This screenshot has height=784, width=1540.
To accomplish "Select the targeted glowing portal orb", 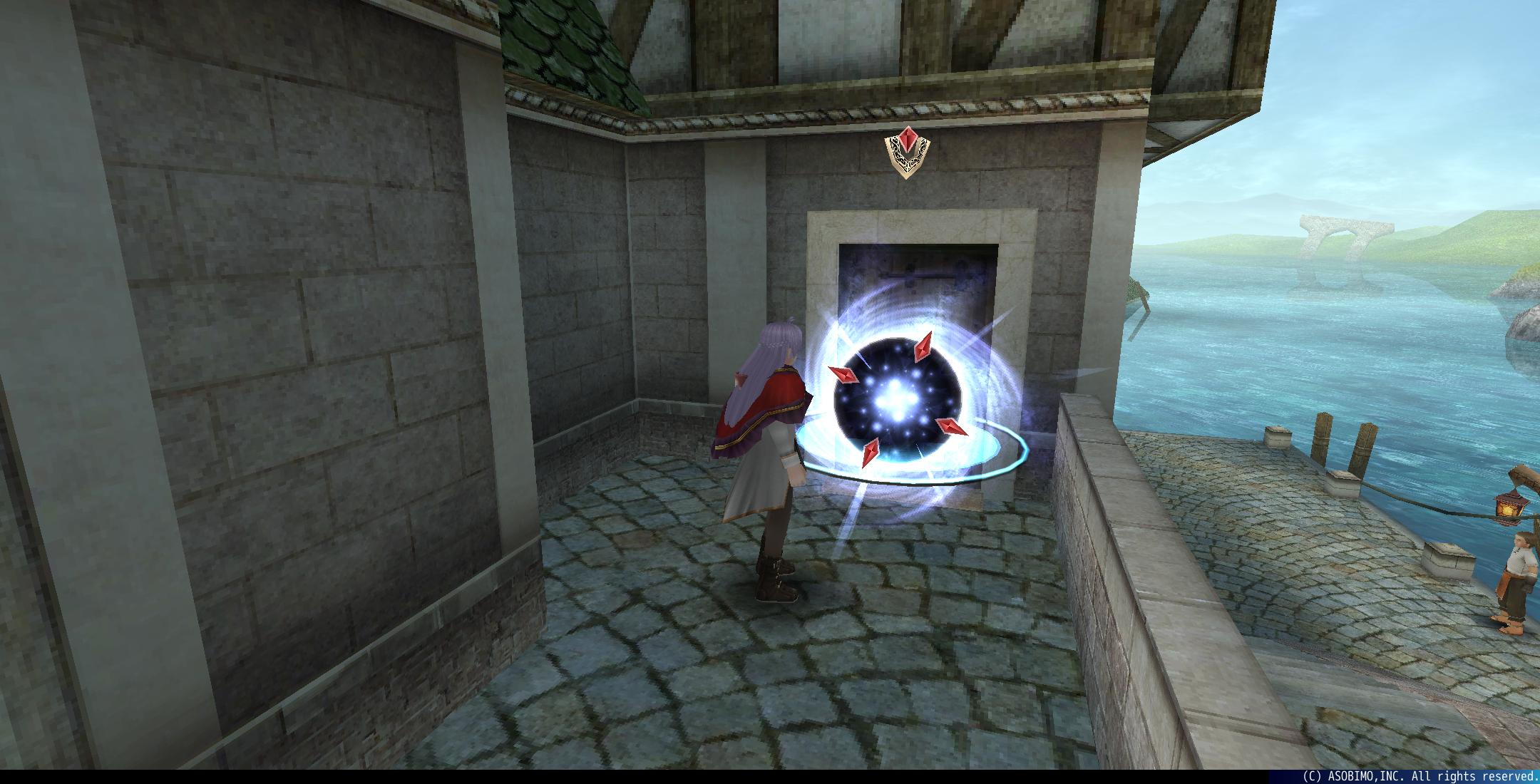I will 897,399.
